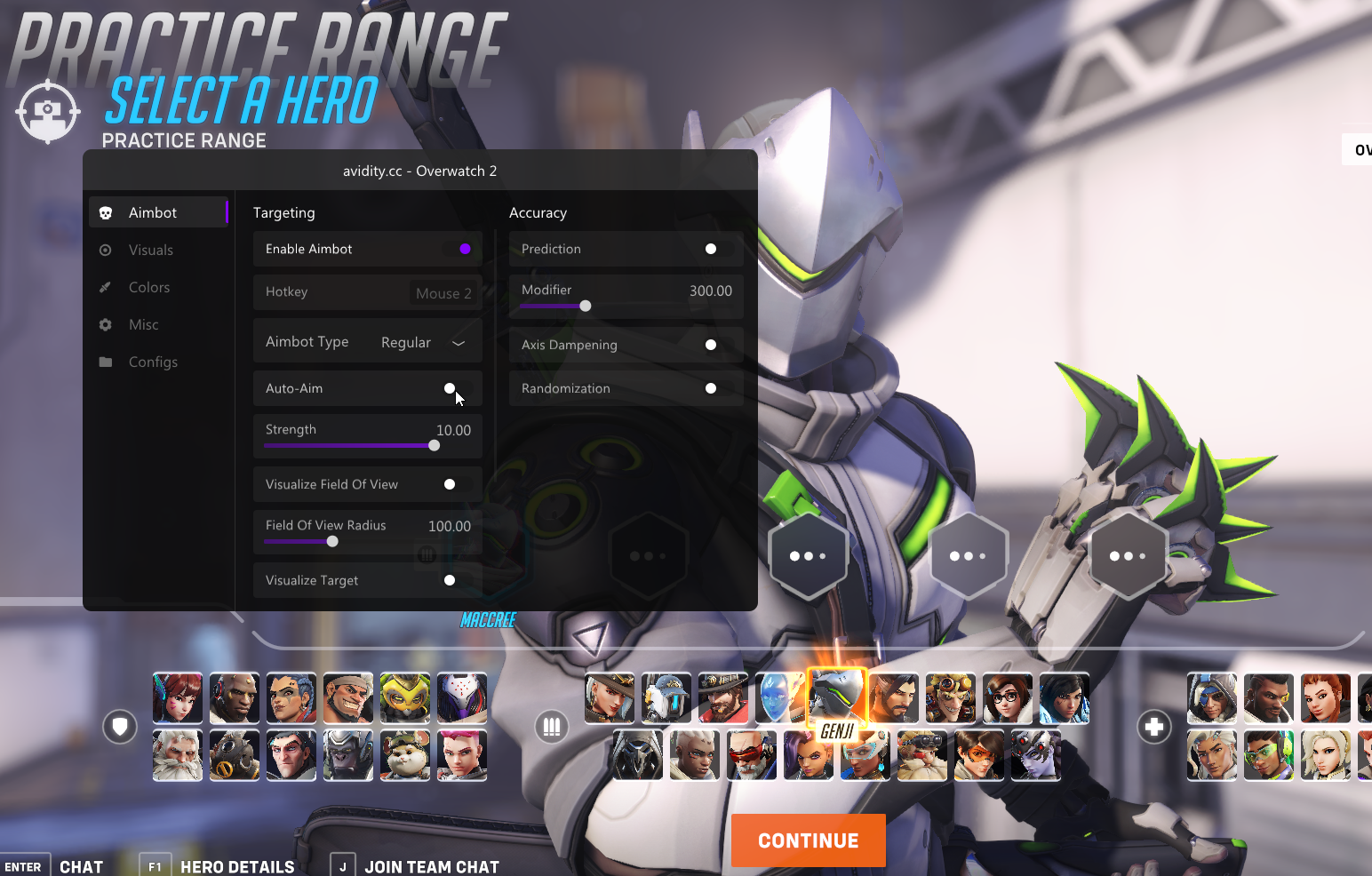This screenshot has height=876, width=1372.
Task: Select Wrecking Ball the hamster hero
Action: (x=405, y=755)
